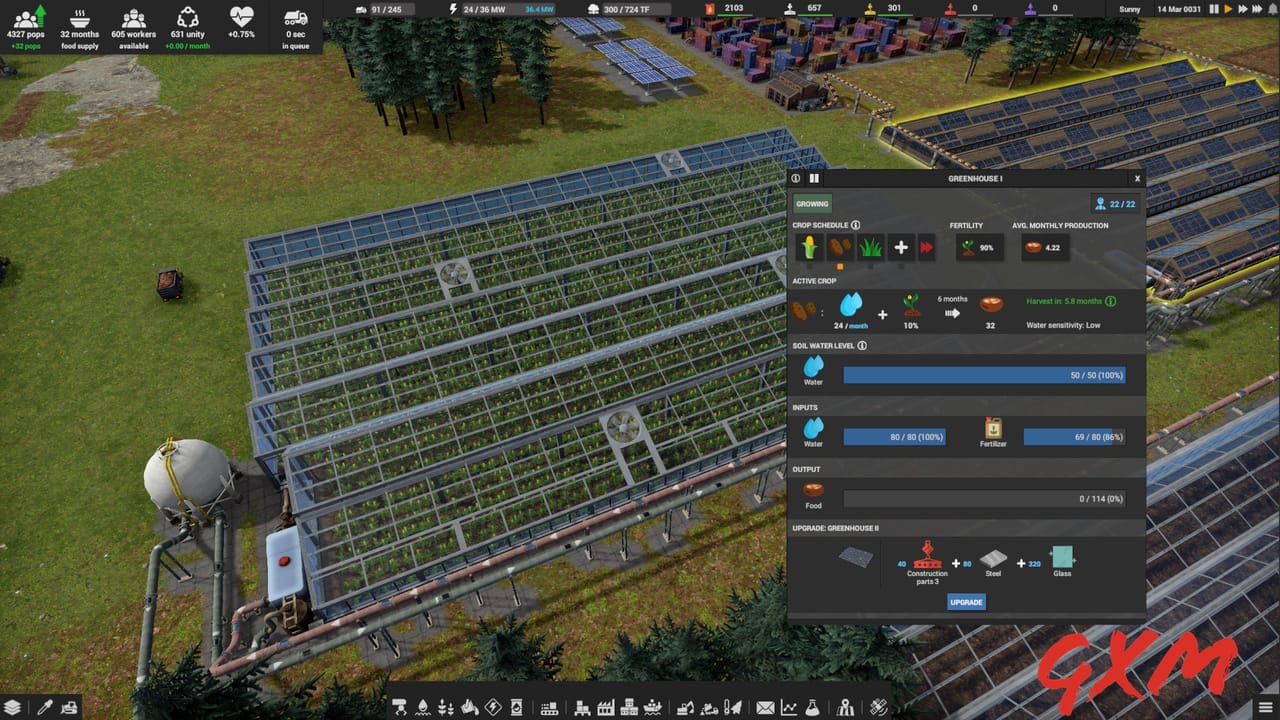
Task: Enable green manure crop slot
Action: (x=870, y=247)
